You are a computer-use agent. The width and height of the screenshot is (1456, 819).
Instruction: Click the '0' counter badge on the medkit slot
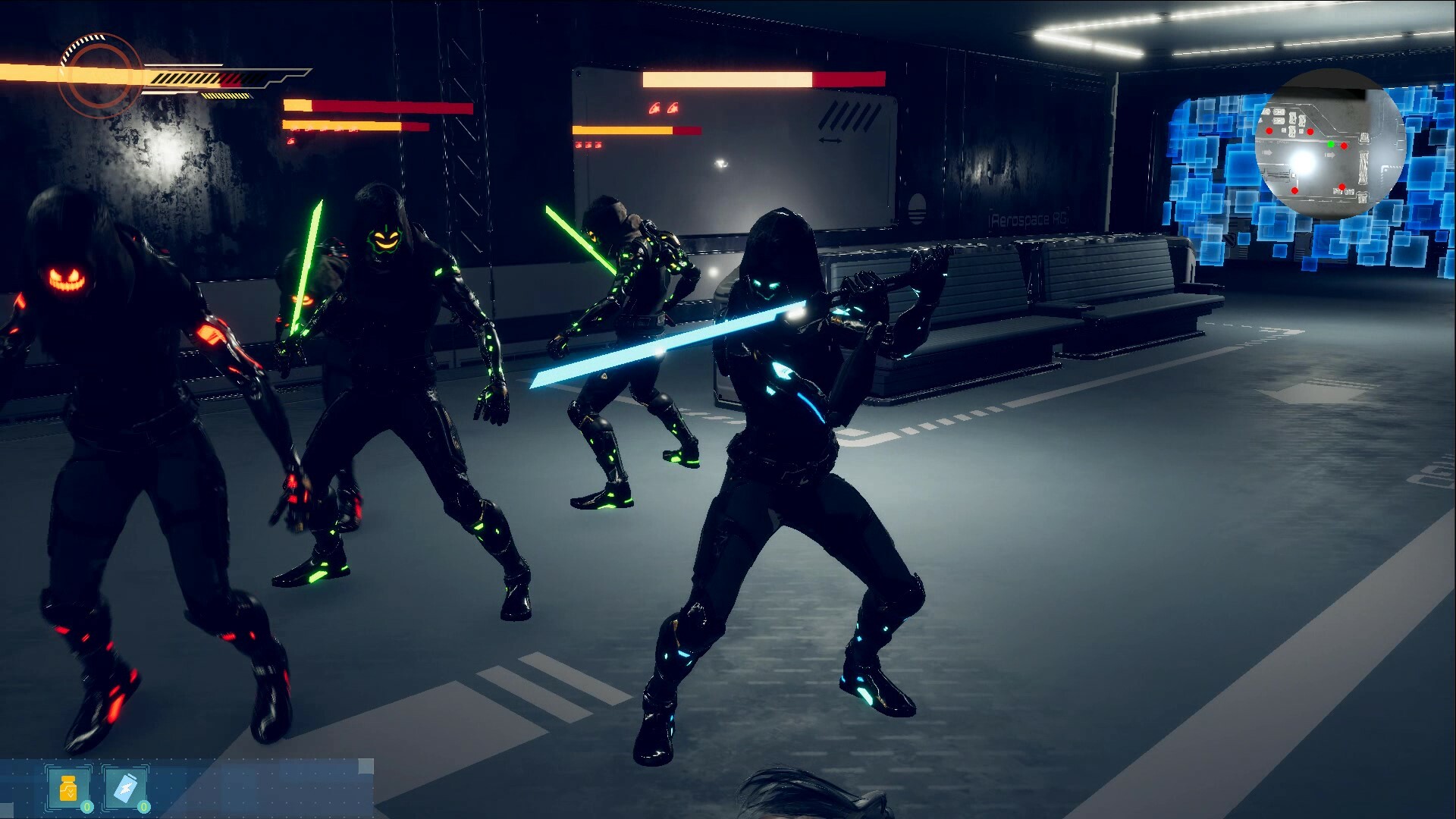[87, 807]
